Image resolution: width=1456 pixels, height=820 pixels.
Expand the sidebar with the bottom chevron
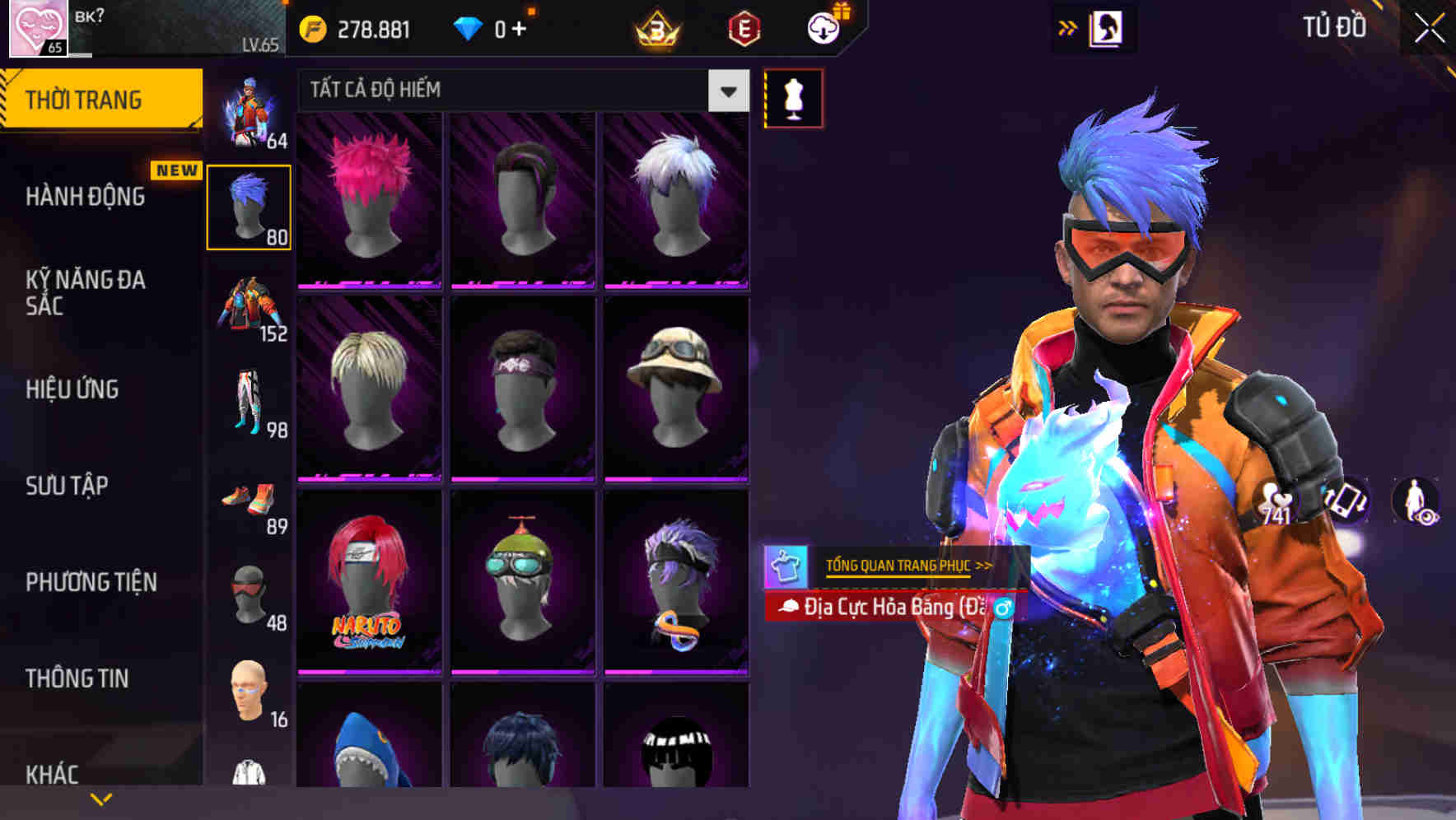[99, 797]
